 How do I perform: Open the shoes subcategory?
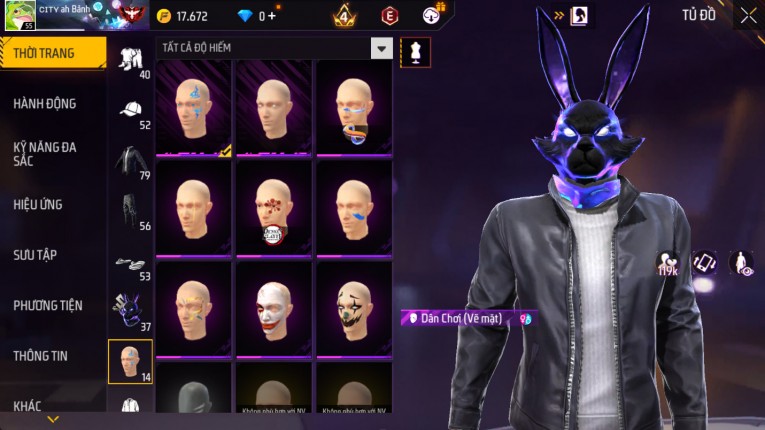[x=130, y=262]
